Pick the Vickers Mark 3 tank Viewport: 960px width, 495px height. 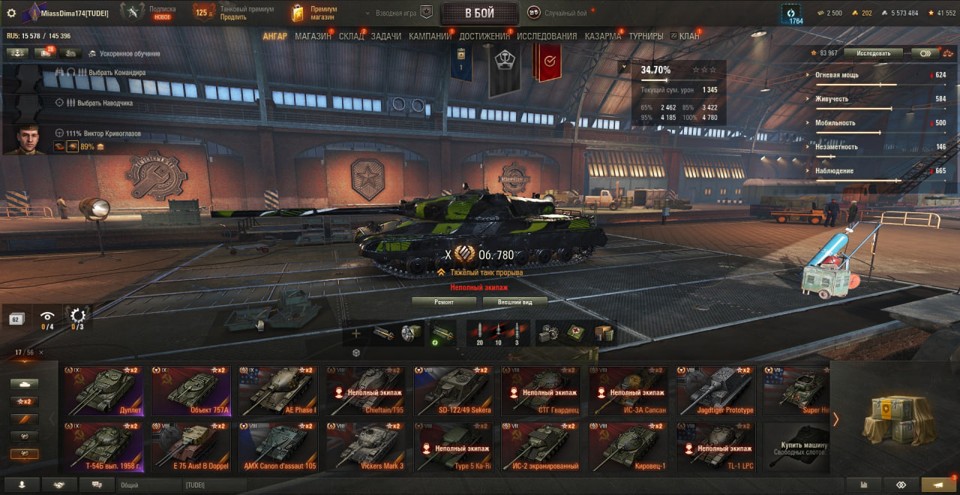point(363,446)
